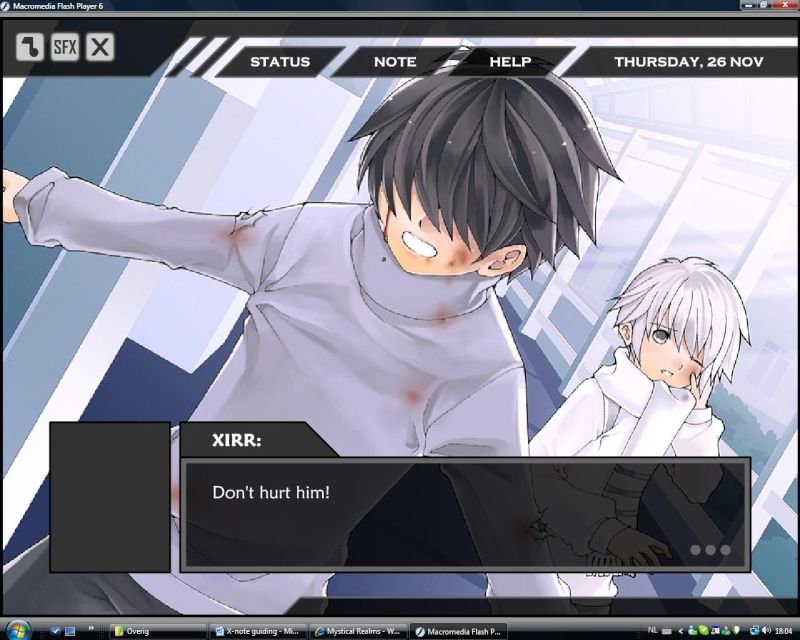Continue dialogue via the three dots indicator
Image resolution: width=800 pixels, height=640 pixels.
(710, 550)
